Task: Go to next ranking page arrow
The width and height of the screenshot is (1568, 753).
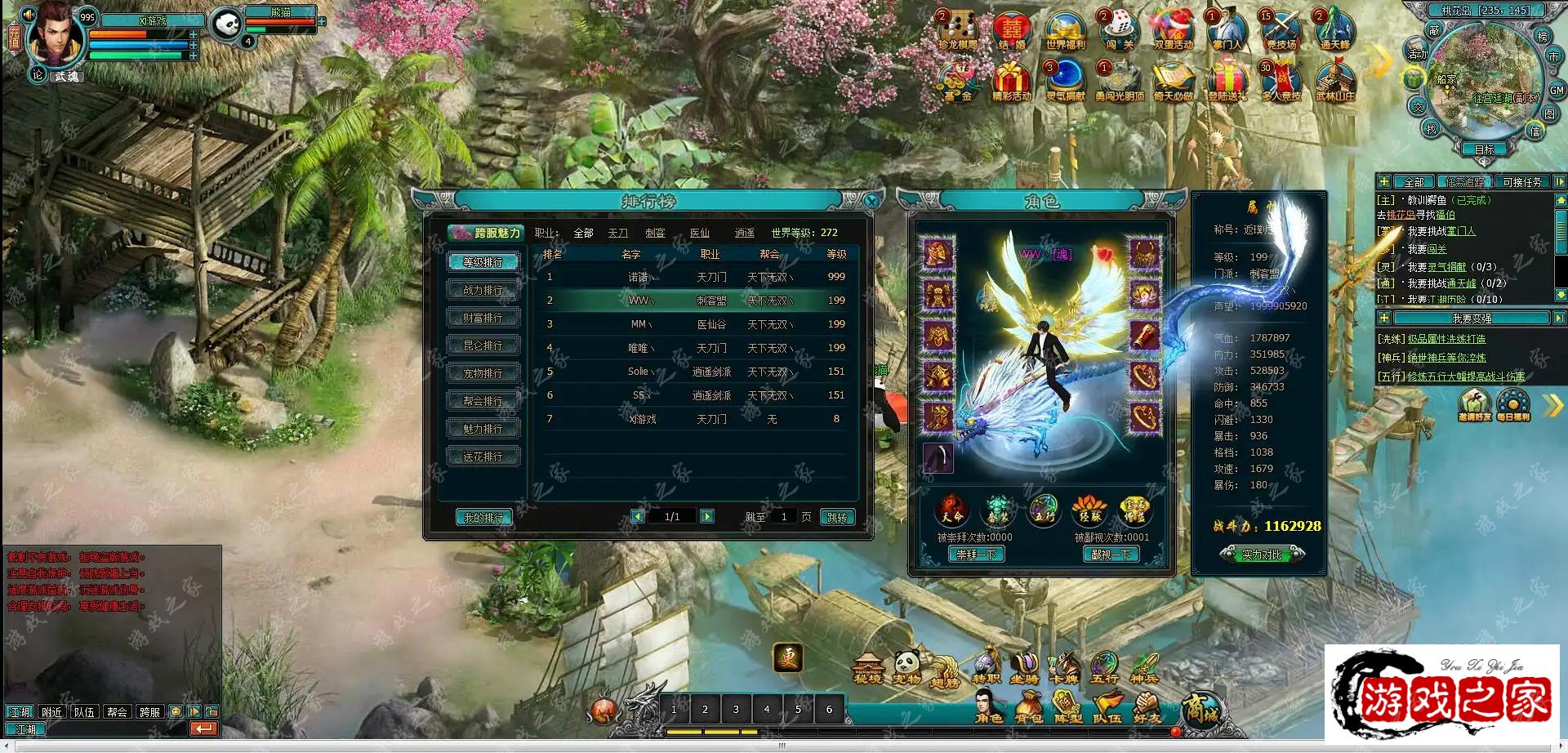Action: pos(707,516)
